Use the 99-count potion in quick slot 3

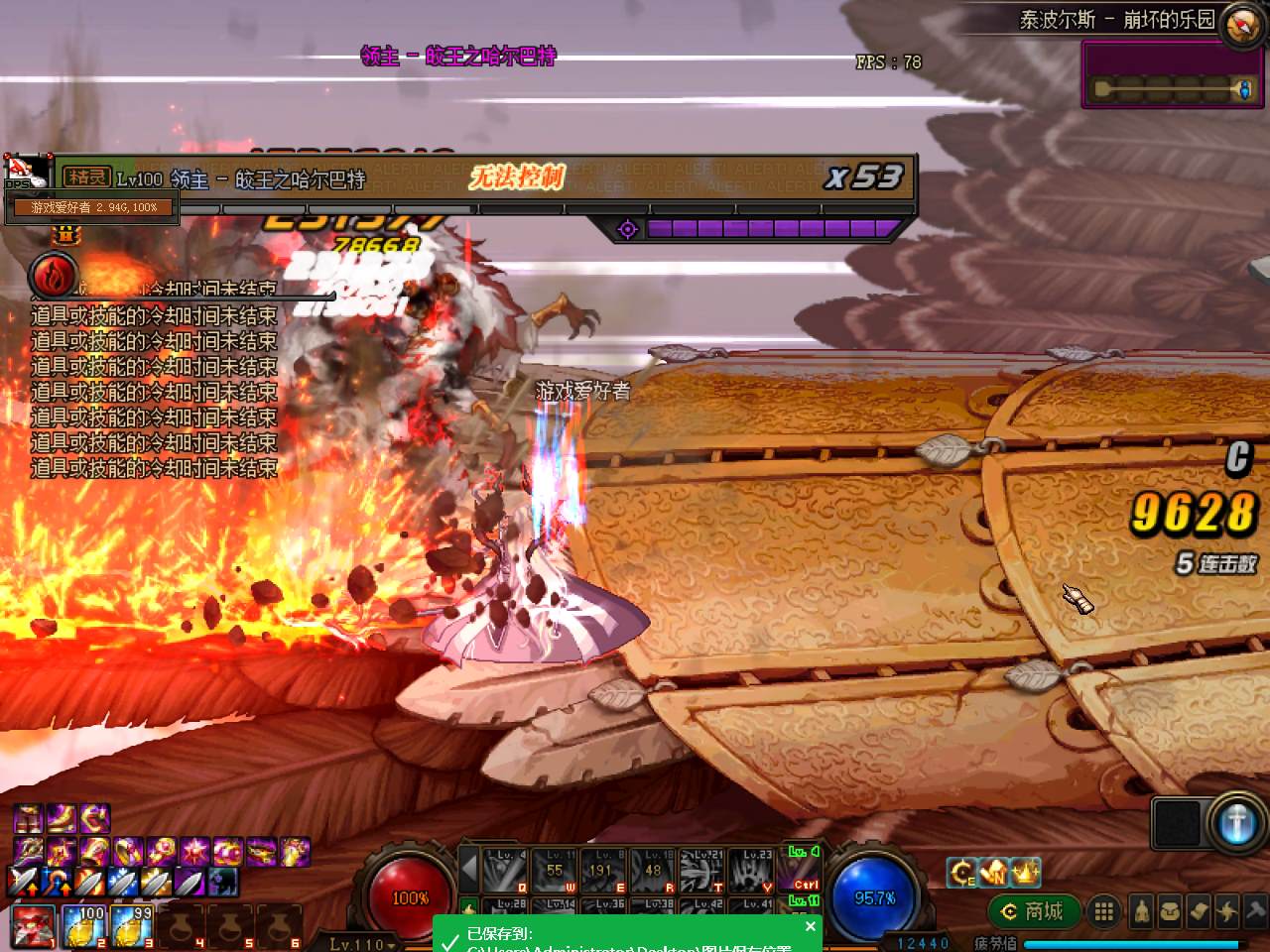click(134, 924)
